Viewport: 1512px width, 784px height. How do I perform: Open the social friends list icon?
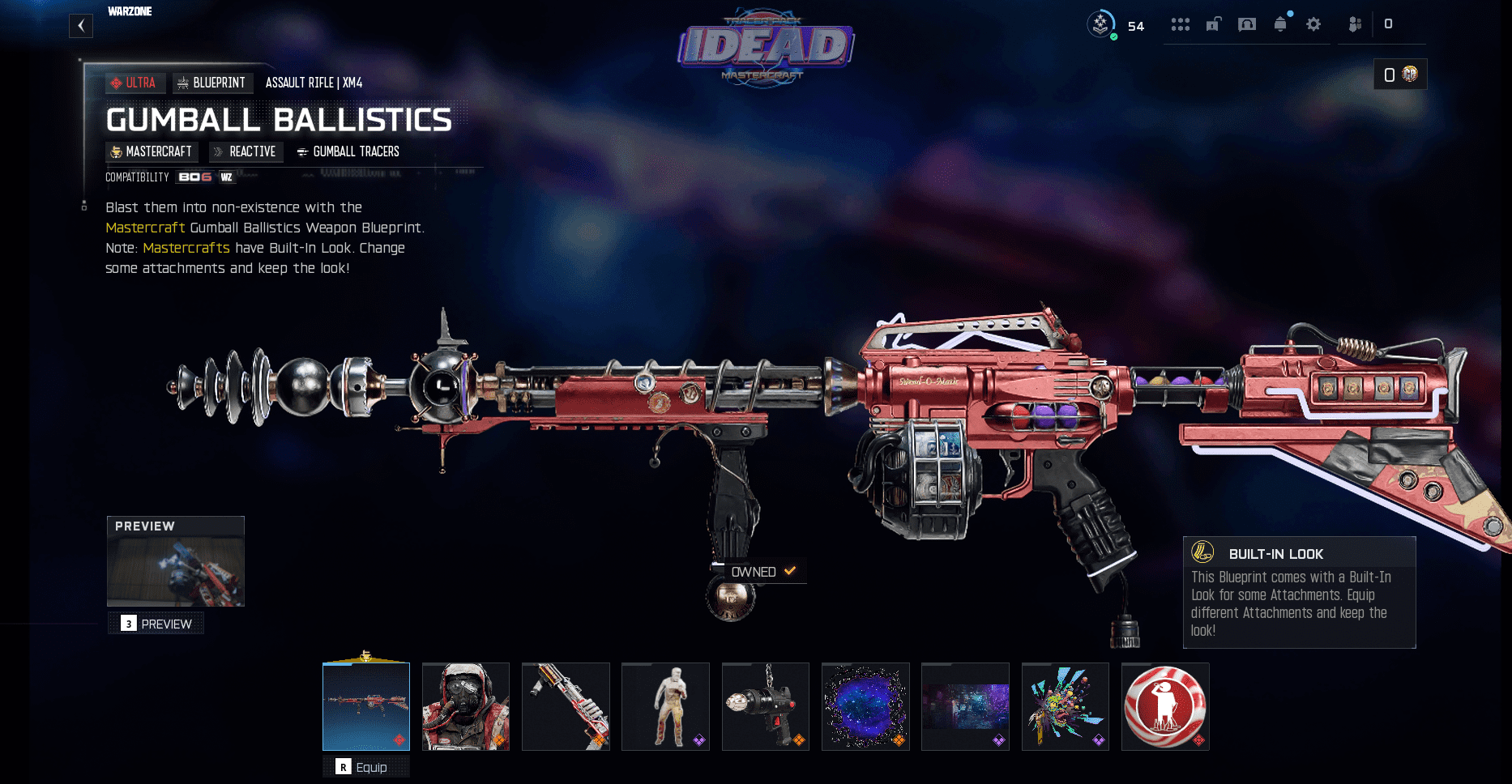point(1355,24)
